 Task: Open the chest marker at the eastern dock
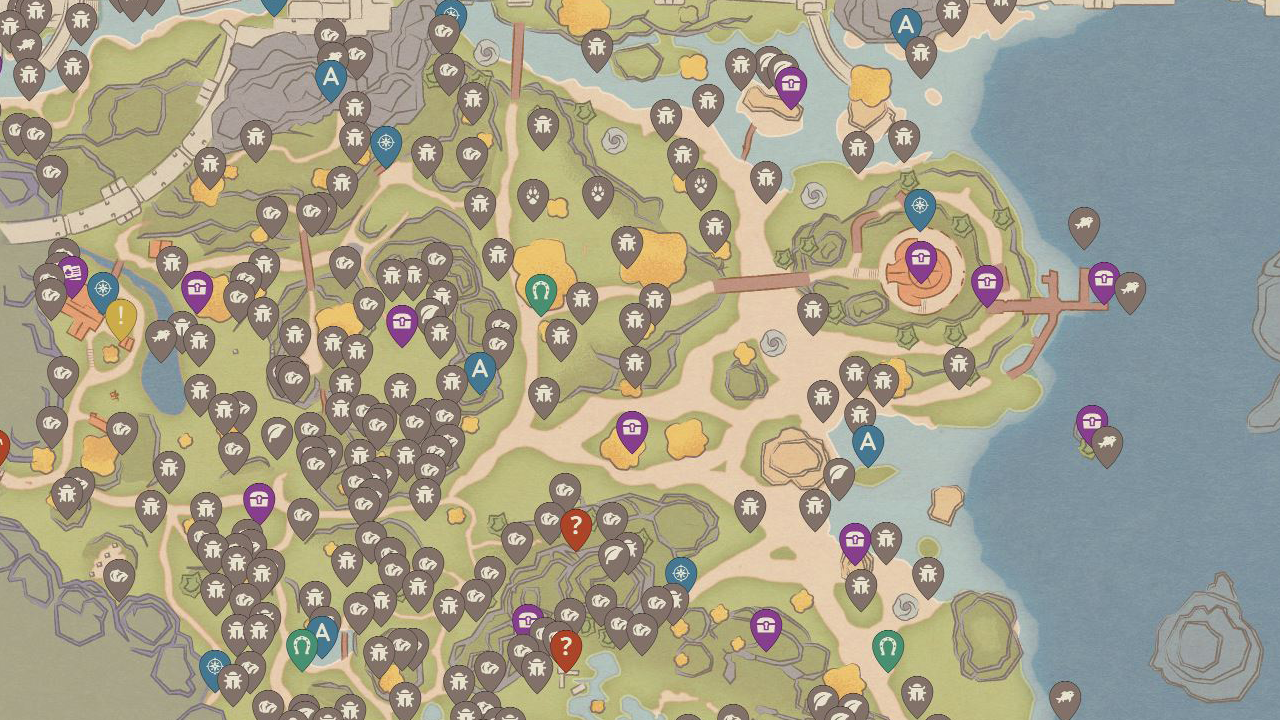[1103, 279]
